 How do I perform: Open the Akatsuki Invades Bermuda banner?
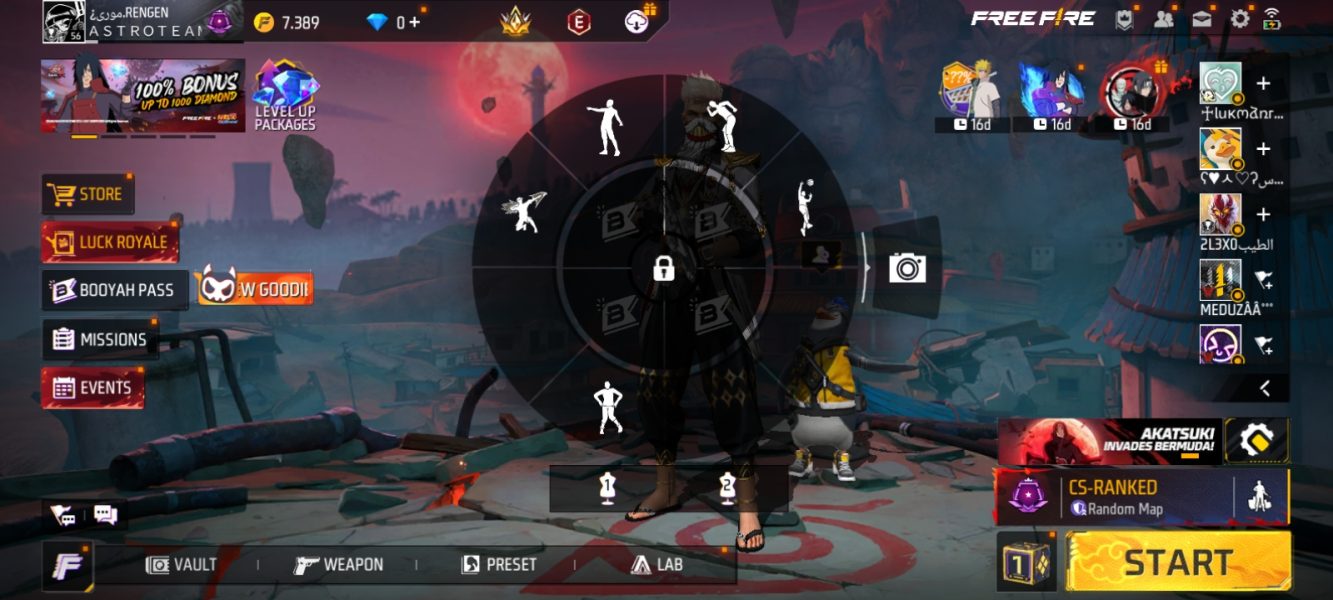coord(1110,440)
